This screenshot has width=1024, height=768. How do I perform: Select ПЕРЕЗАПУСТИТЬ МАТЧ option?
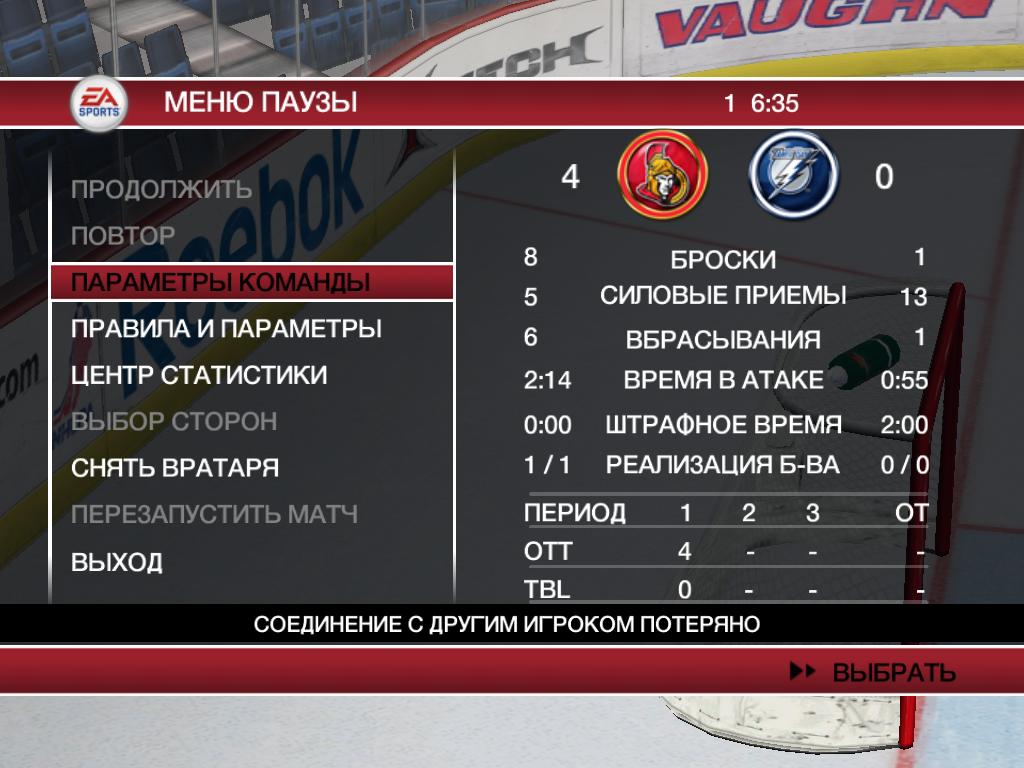(x=214, y=516)
